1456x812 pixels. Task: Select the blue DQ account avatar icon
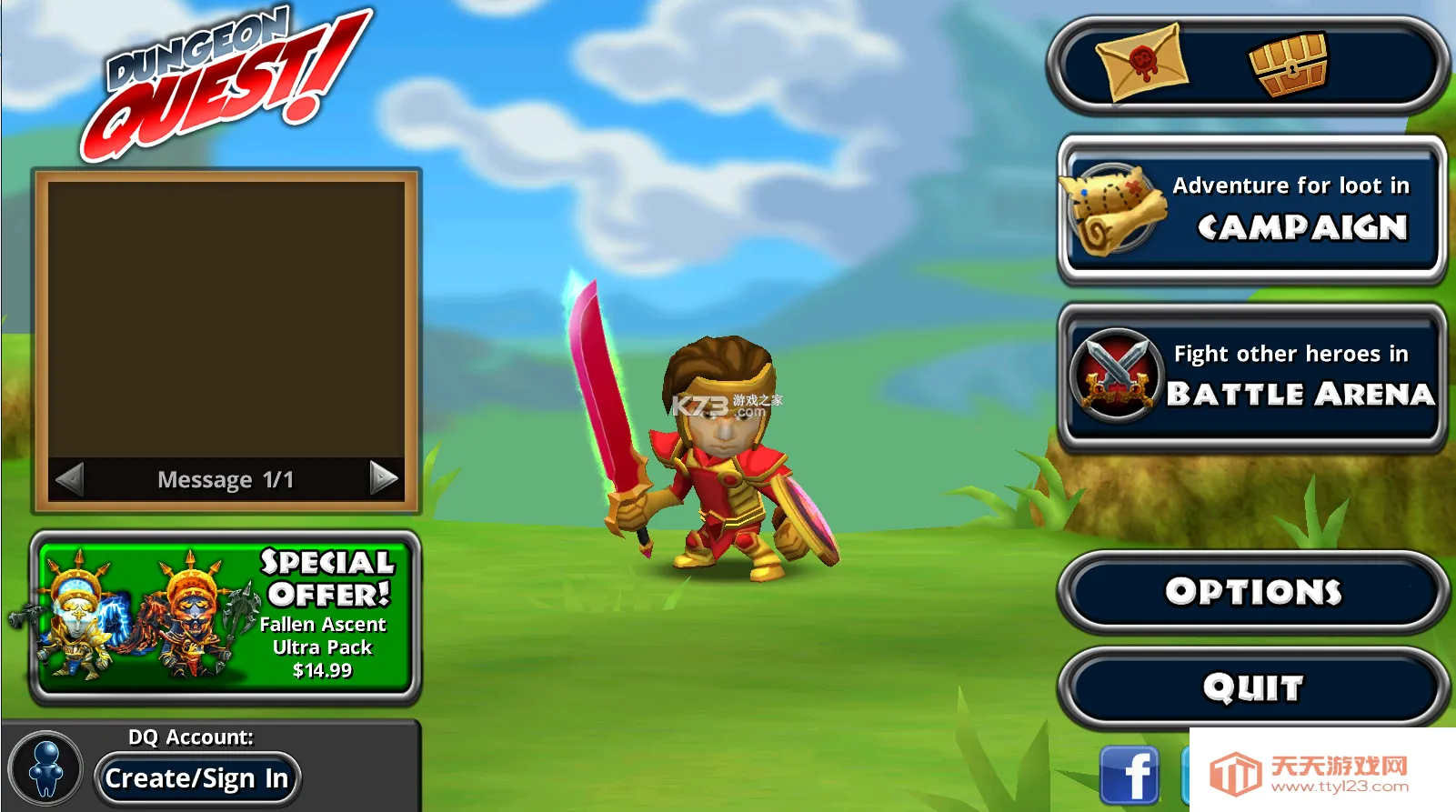(x=46, y=768)
